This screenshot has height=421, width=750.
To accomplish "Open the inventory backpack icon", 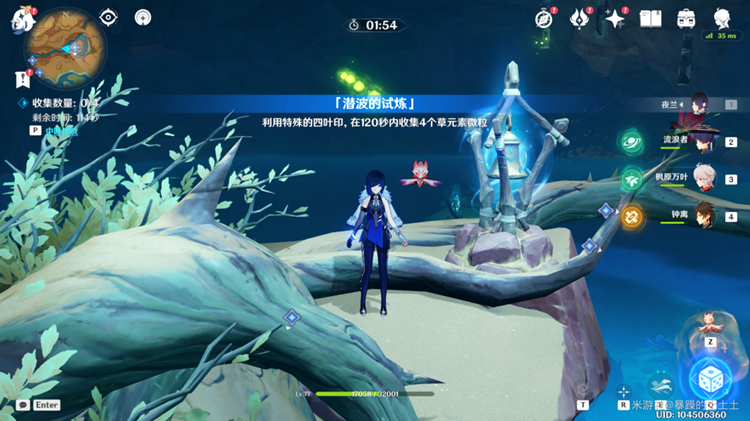I will coord(687,18).
